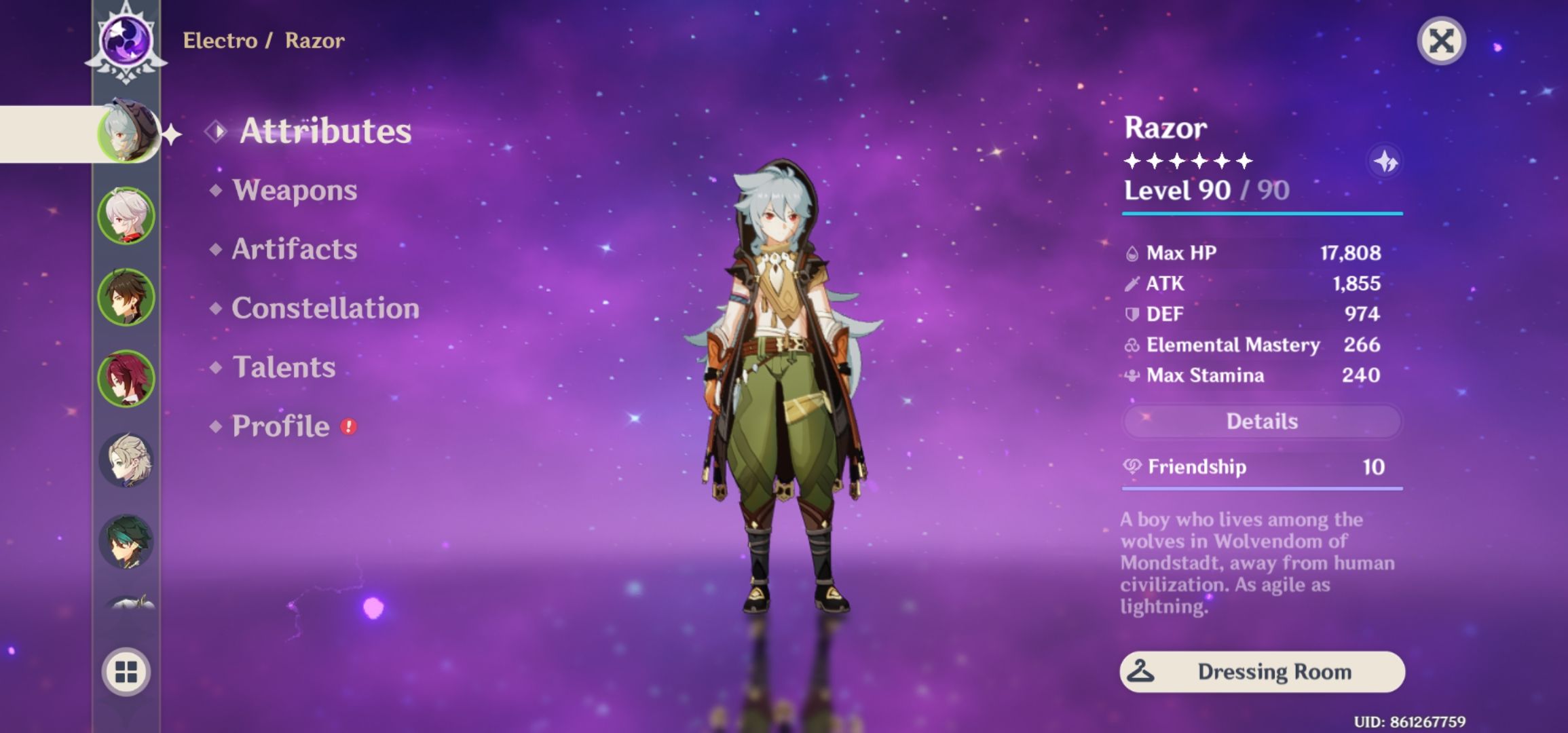The width and height of the screenshot is (1568, 733).
Task: Click the Electro element emblem
Action: tap(126, 41)
